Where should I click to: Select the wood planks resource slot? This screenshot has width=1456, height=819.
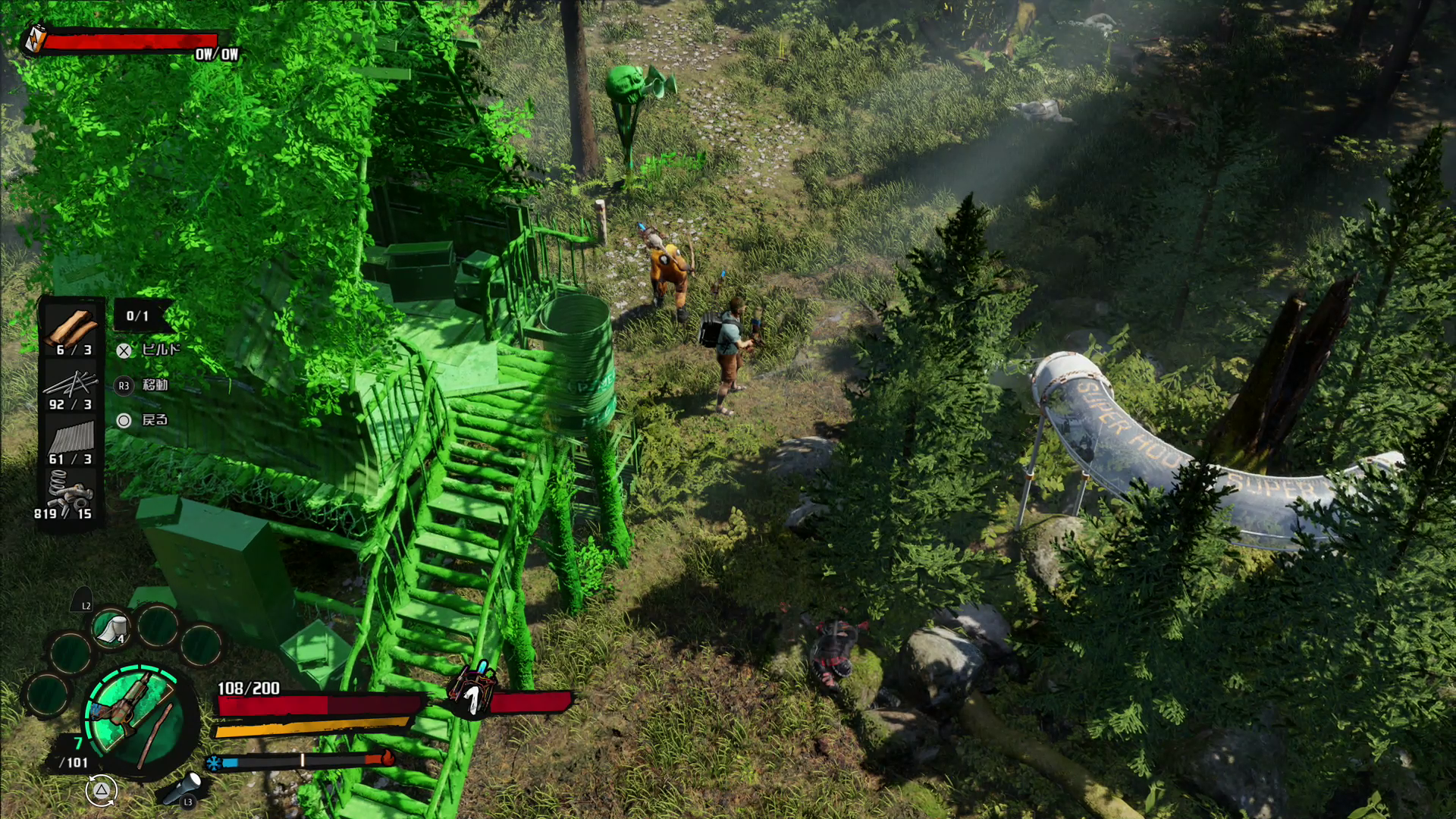[x=71, y=328]
